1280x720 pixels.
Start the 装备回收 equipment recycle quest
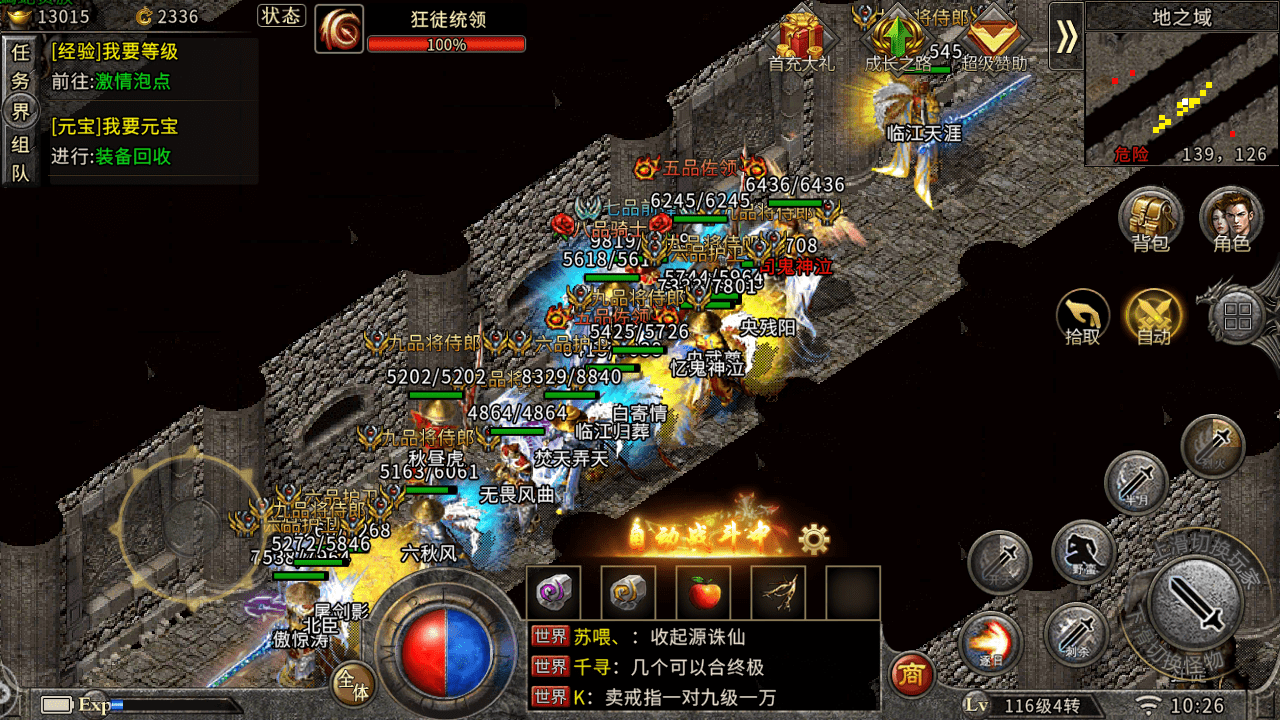[x=132, y=157]
